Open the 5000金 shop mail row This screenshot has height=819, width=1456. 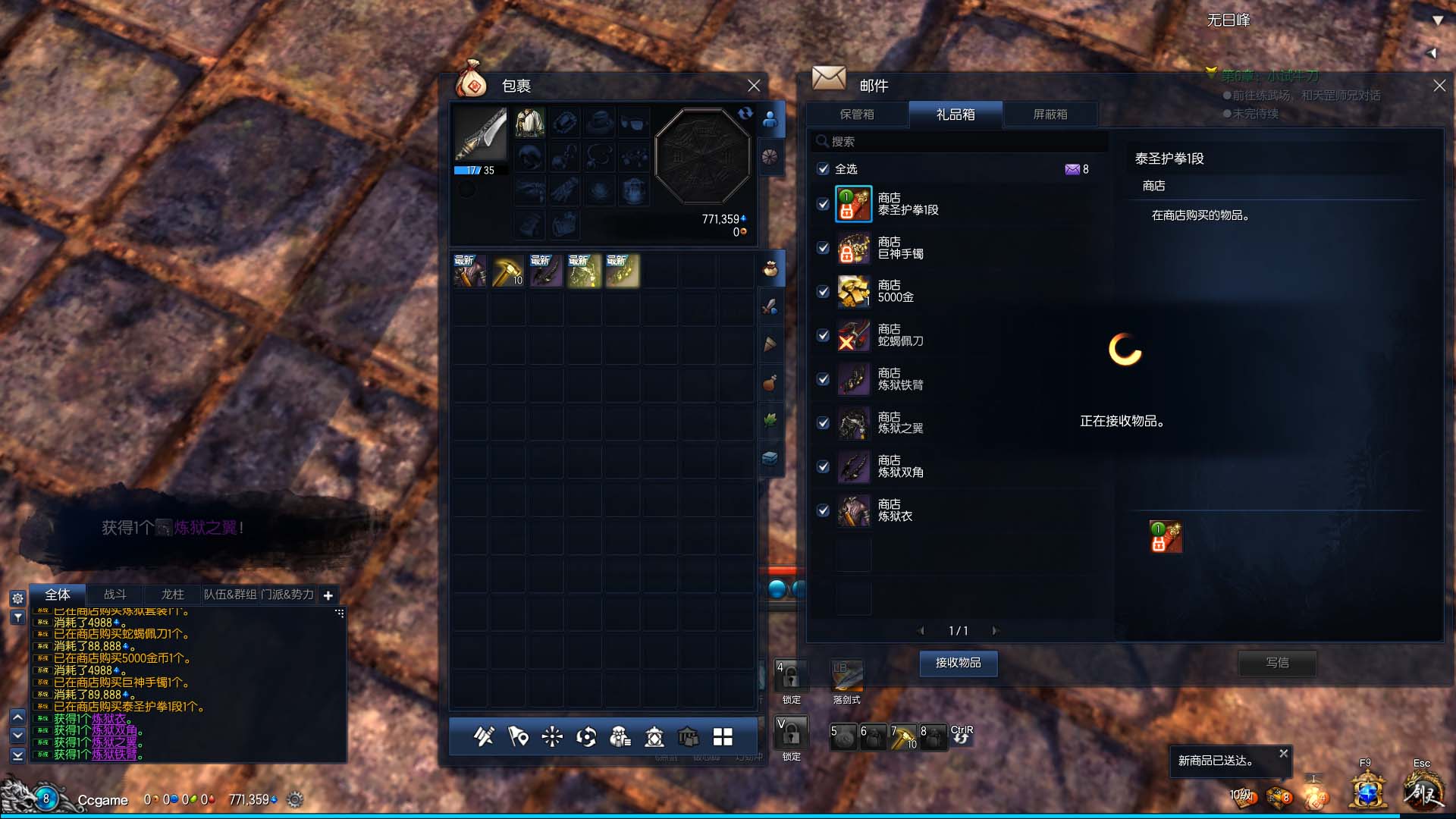coord(896,292)
